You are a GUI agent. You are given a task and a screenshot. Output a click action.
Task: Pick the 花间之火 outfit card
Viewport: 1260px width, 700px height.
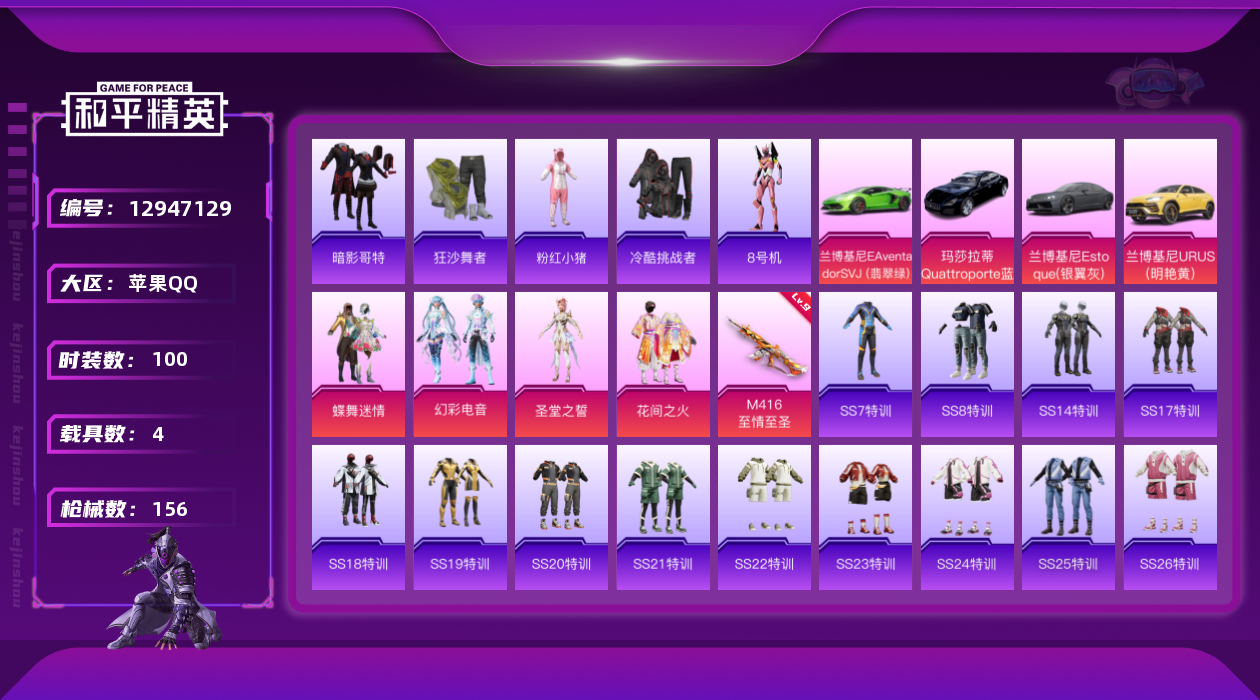click(663, 363)
